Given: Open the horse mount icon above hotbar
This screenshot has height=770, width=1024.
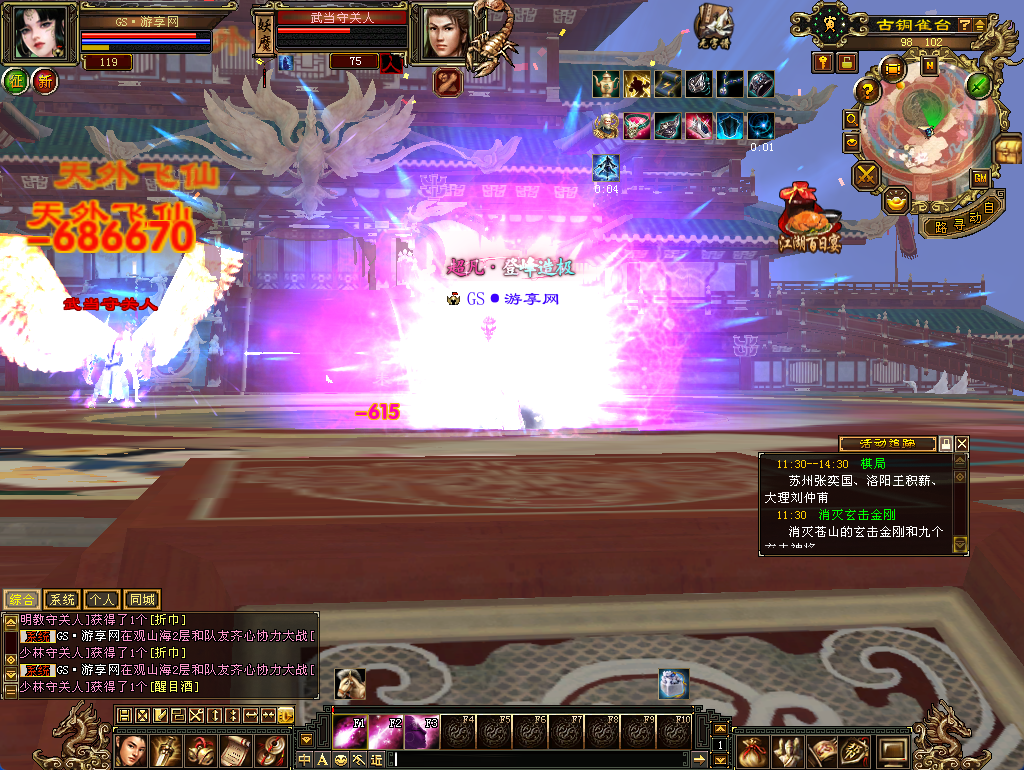Looking at the screenshot, I should (350, 684).
